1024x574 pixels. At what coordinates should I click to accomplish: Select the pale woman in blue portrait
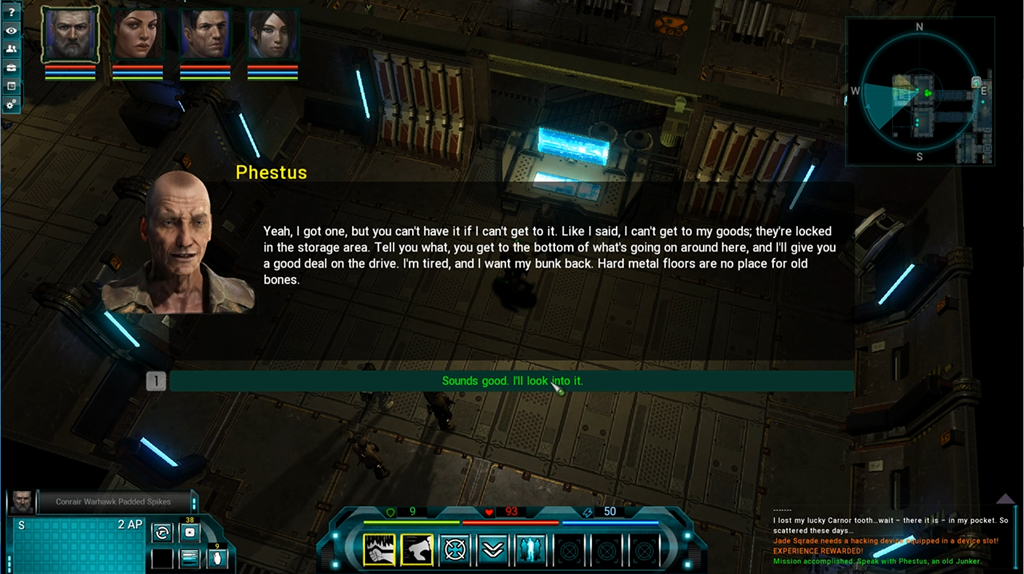pos(272,35)
